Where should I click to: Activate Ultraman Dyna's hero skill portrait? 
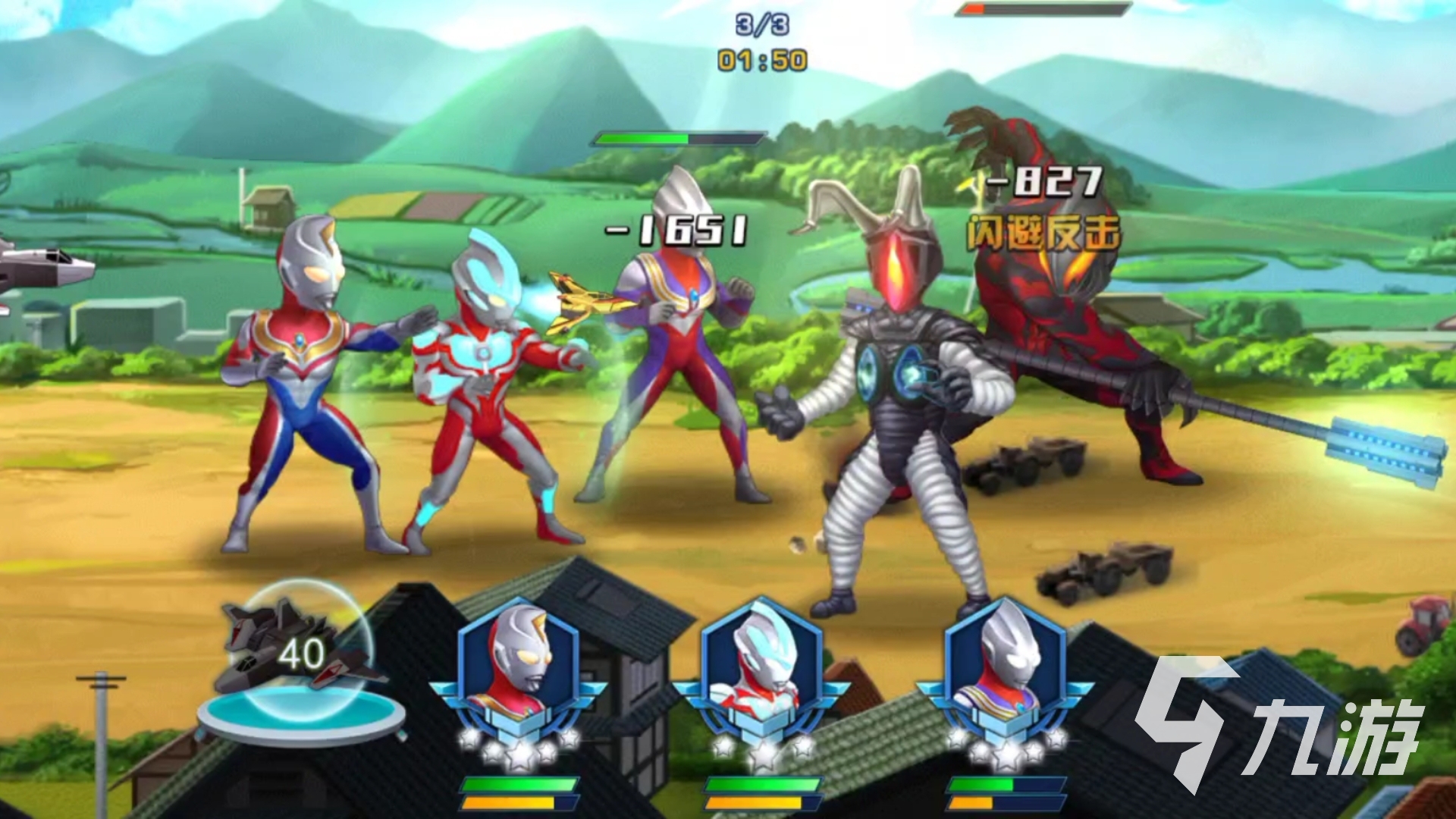518,667
